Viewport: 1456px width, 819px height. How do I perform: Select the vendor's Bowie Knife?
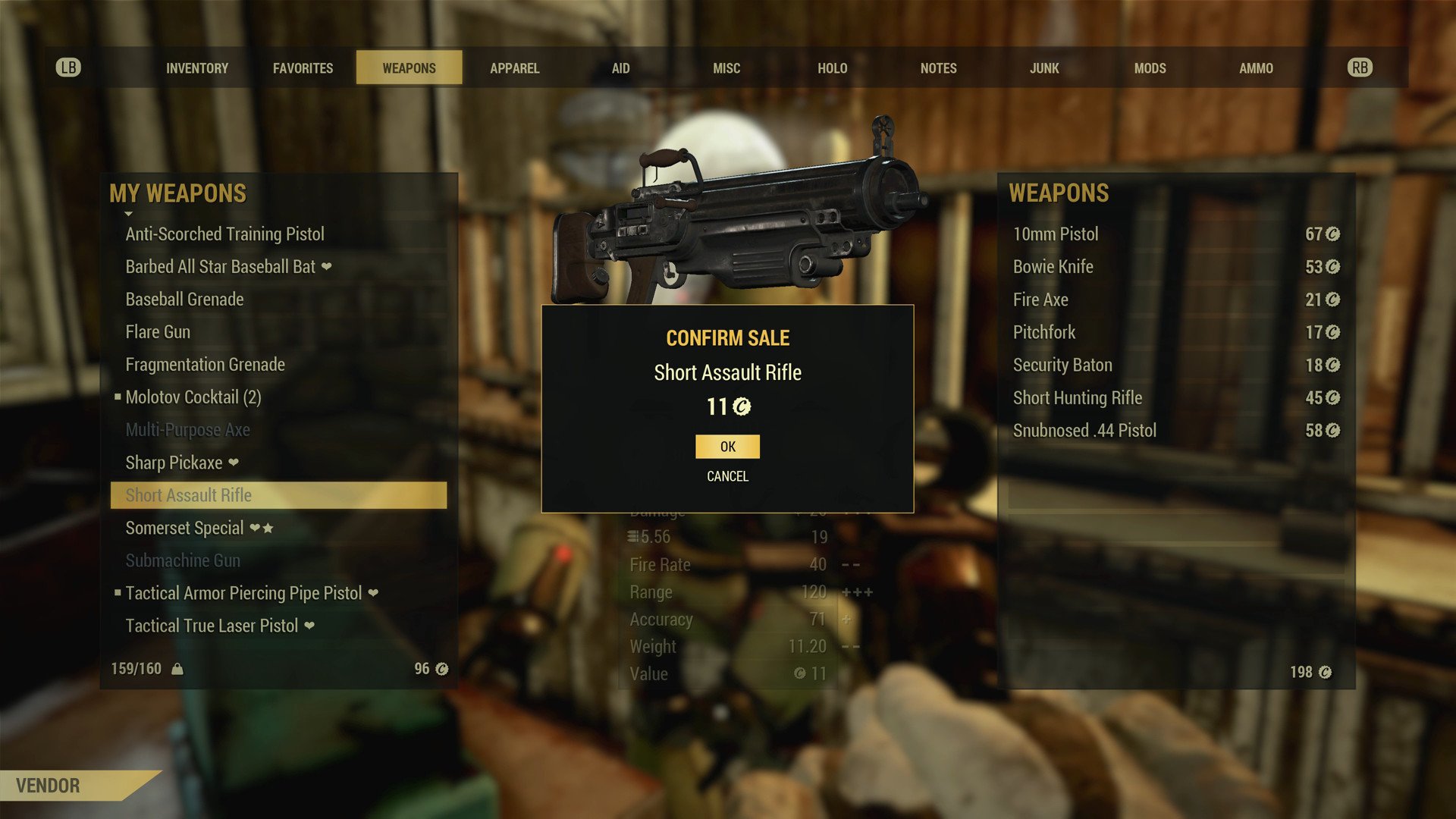(1053, 267)
